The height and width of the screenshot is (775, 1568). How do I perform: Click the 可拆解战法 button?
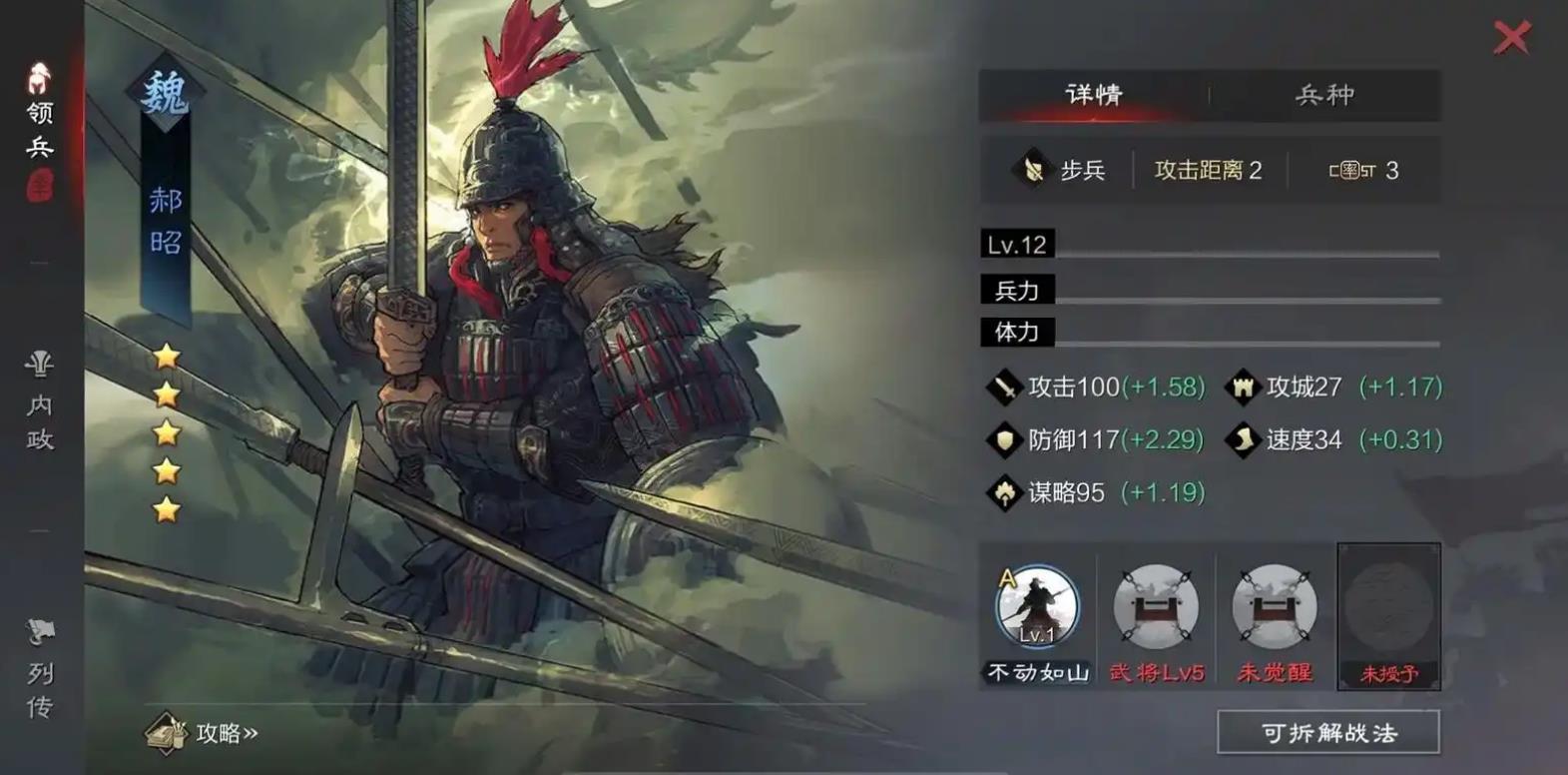click(x=1327, y=732)
